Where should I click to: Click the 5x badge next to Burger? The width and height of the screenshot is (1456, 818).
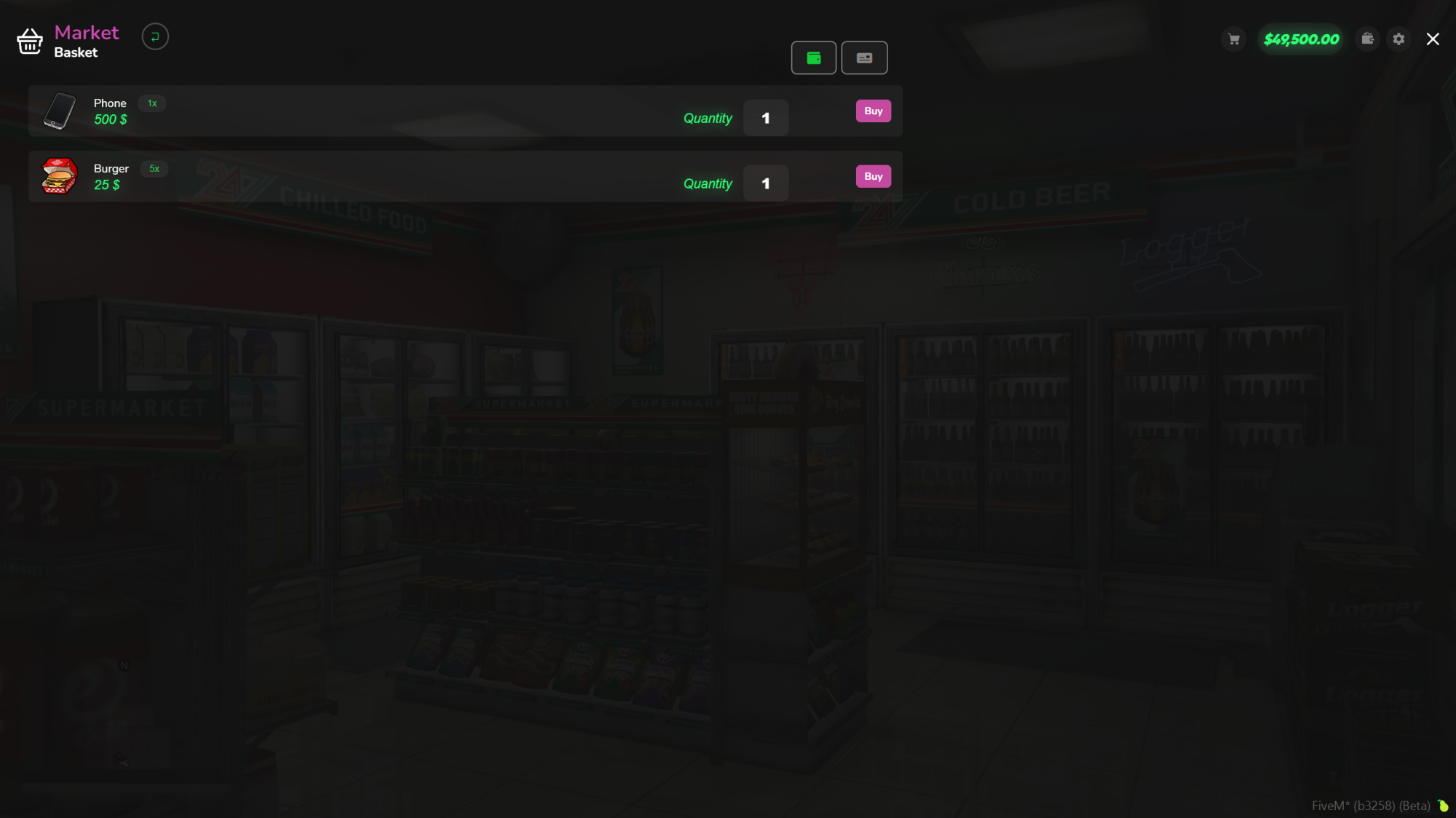click(x=153, y=169)
